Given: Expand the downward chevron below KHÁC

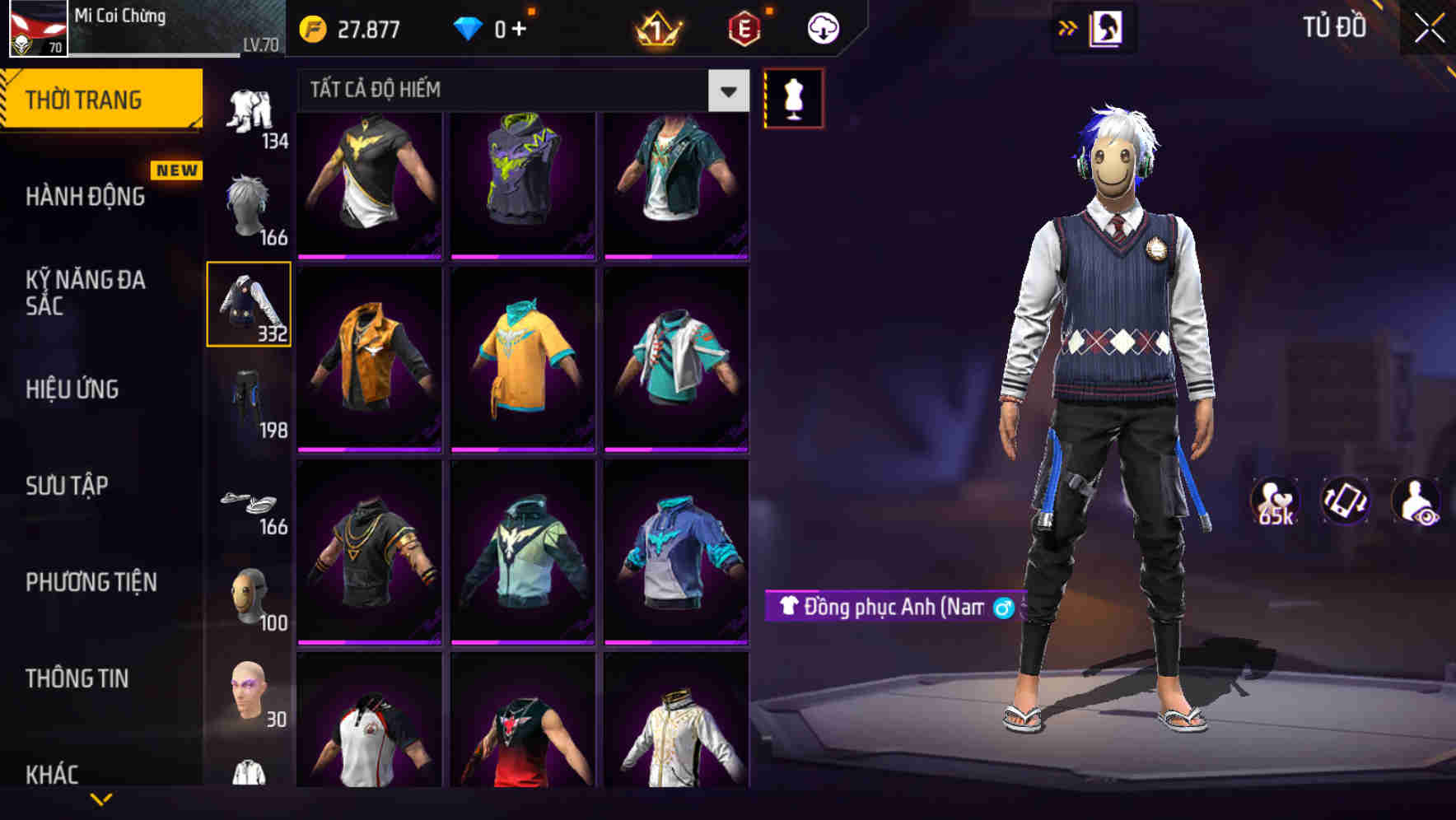Looking at the screenshot, I should [103, 798].
